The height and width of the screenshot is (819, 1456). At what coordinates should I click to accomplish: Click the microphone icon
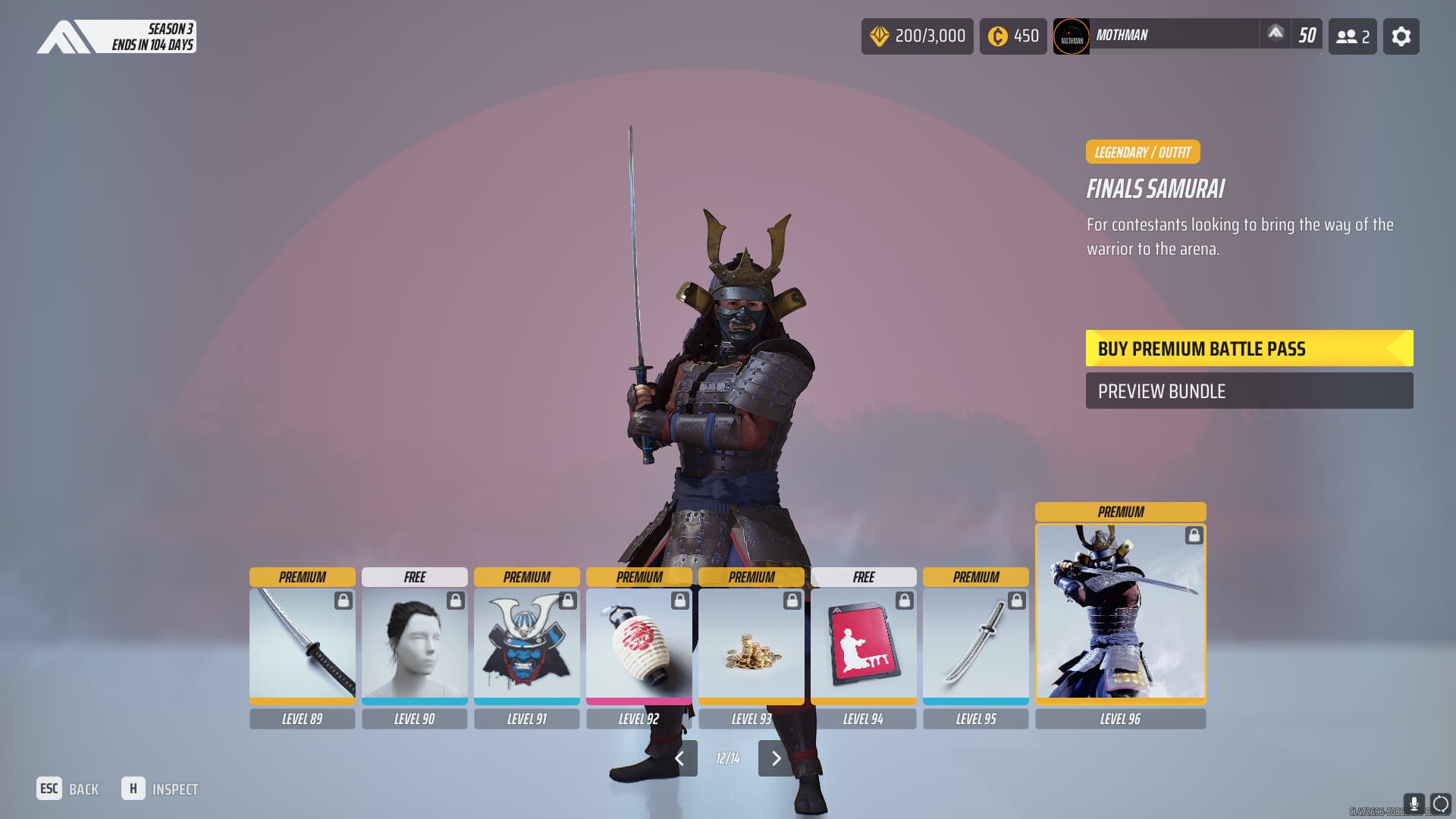[x=1414, y=804]
